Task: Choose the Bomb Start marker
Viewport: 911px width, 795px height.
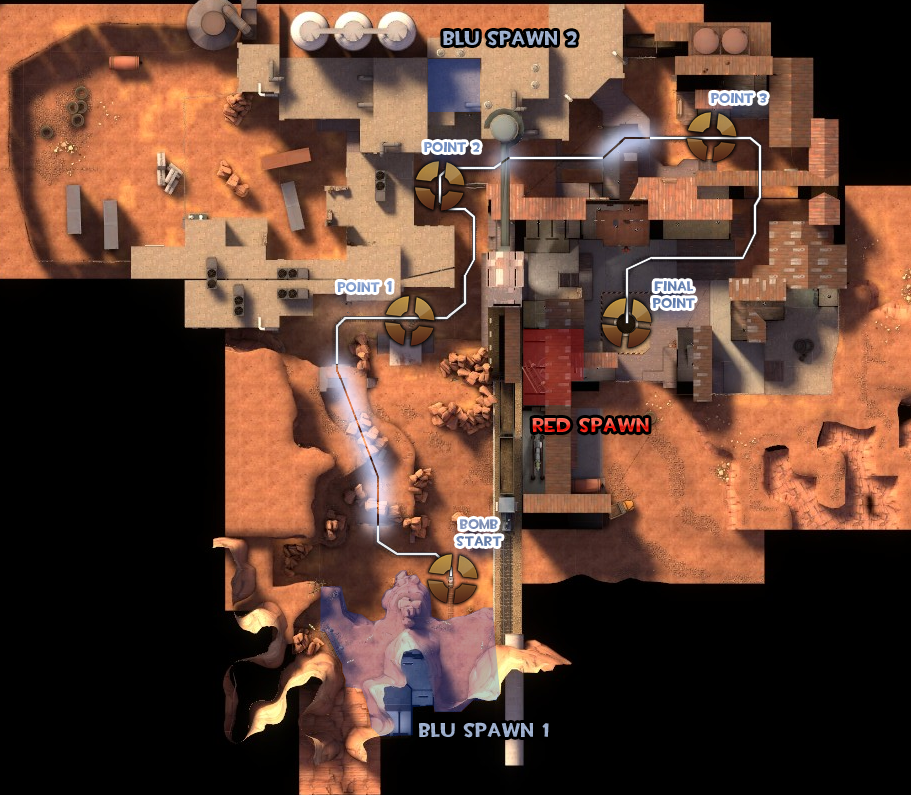Action: pos(453,576)
